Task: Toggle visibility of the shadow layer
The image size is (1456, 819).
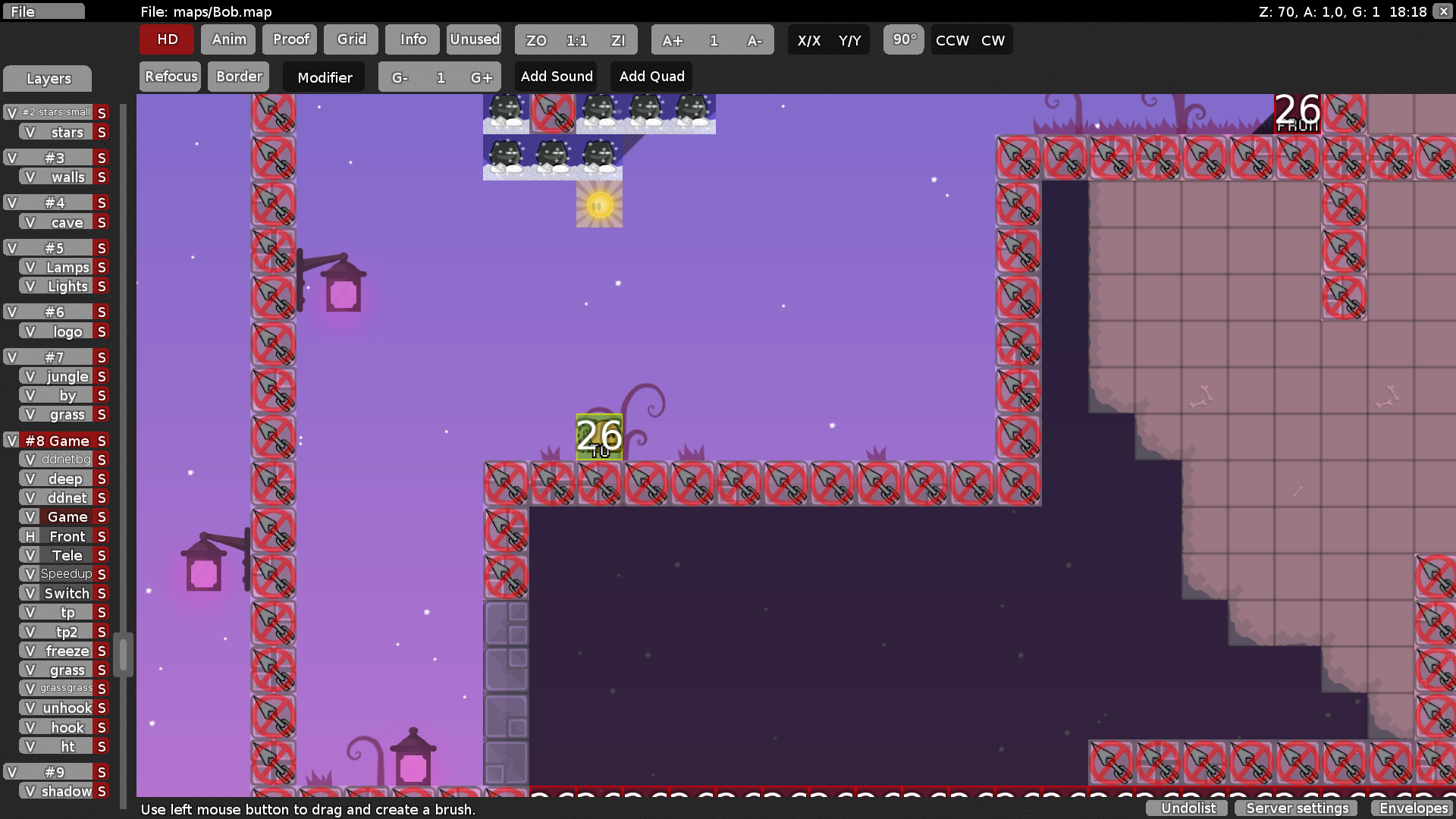Action: point(29,791)
